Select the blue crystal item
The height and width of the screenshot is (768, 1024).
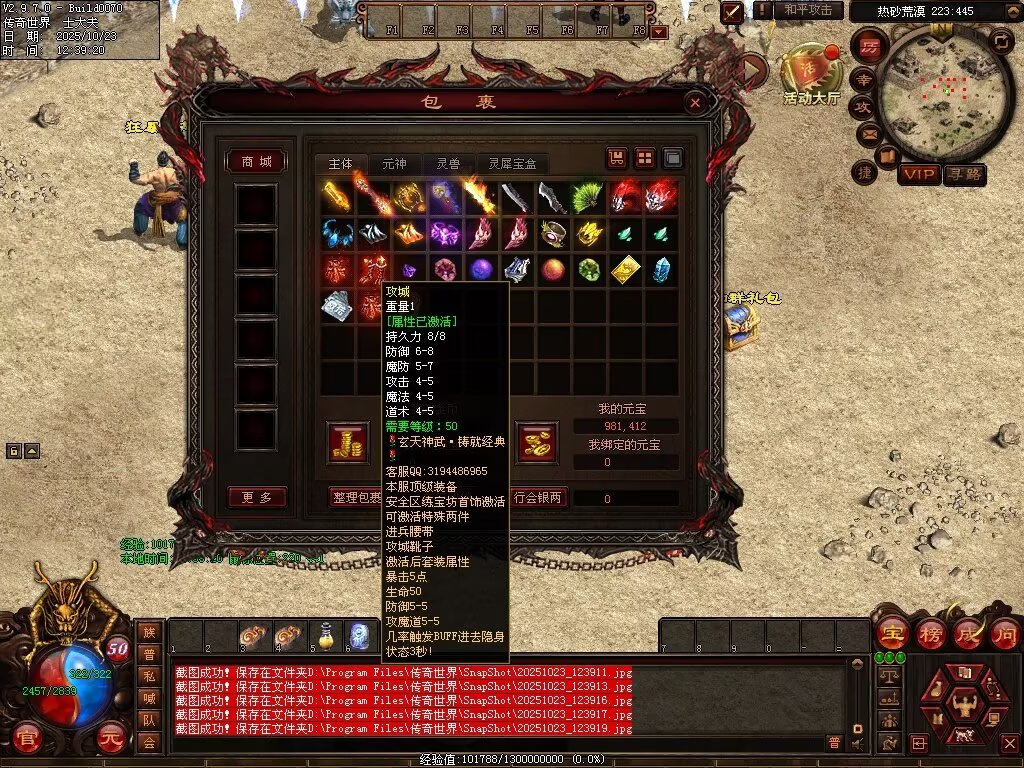point(661,270)
